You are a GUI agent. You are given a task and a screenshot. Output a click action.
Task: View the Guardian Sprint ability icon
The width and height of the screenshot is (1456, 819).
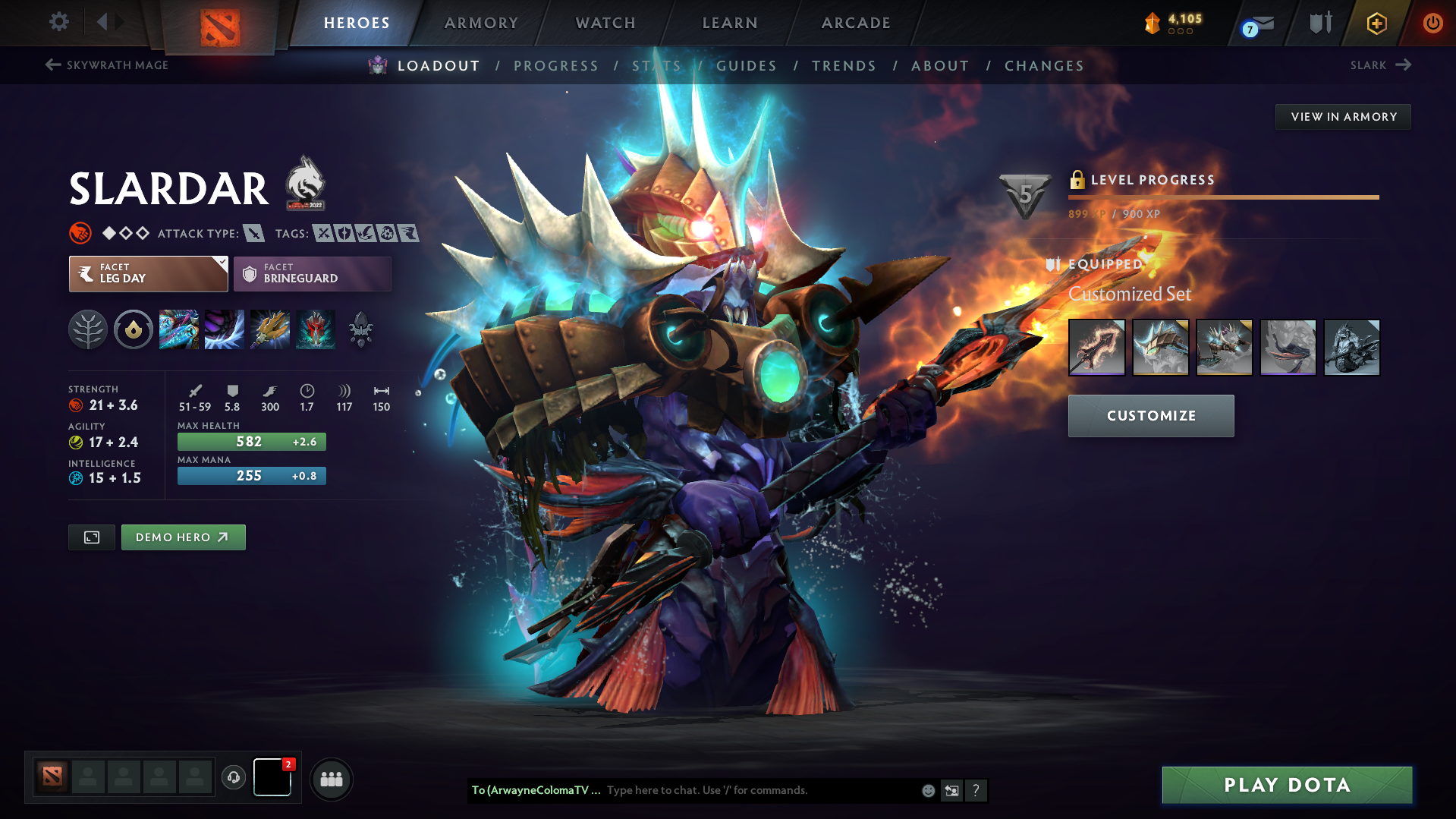[178, 329]
